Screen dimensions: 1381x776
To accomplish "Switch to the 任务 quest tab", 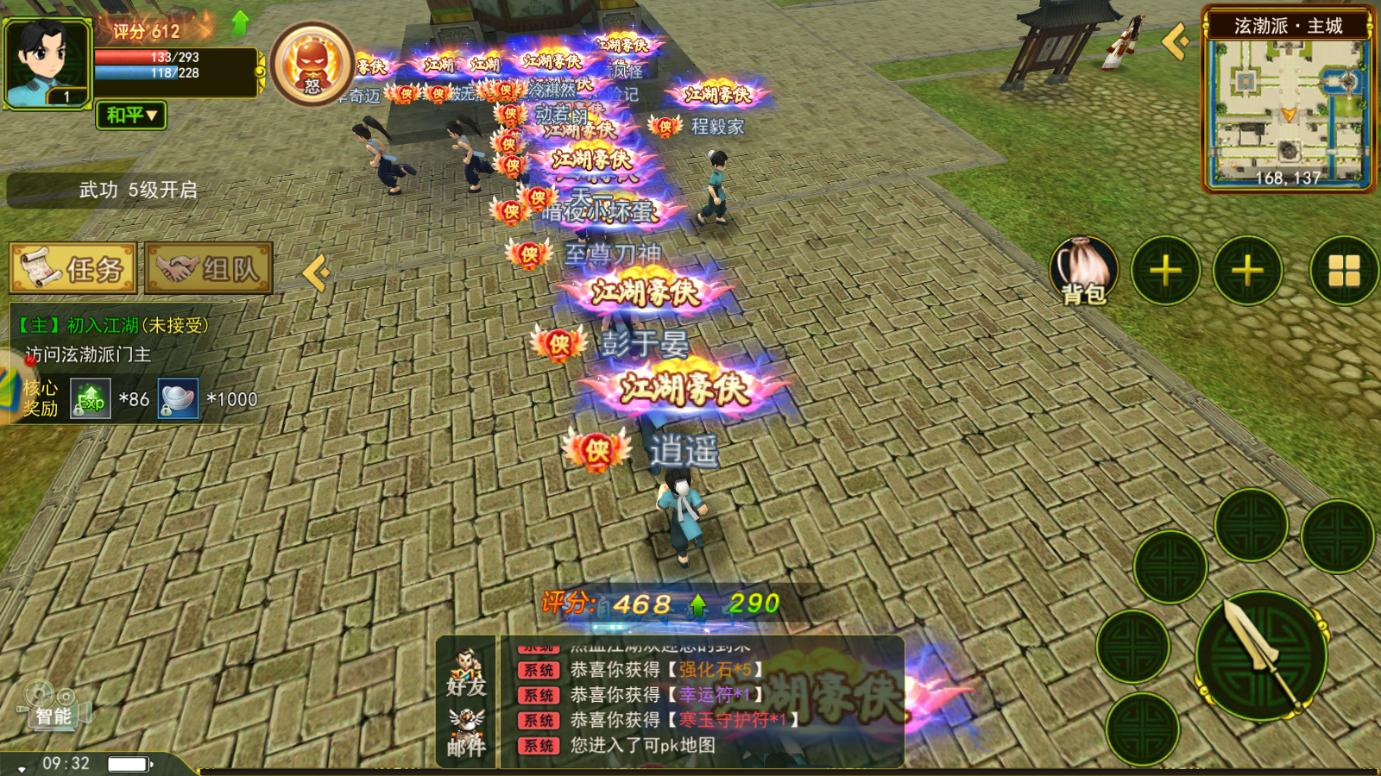I will coord(73,268).
